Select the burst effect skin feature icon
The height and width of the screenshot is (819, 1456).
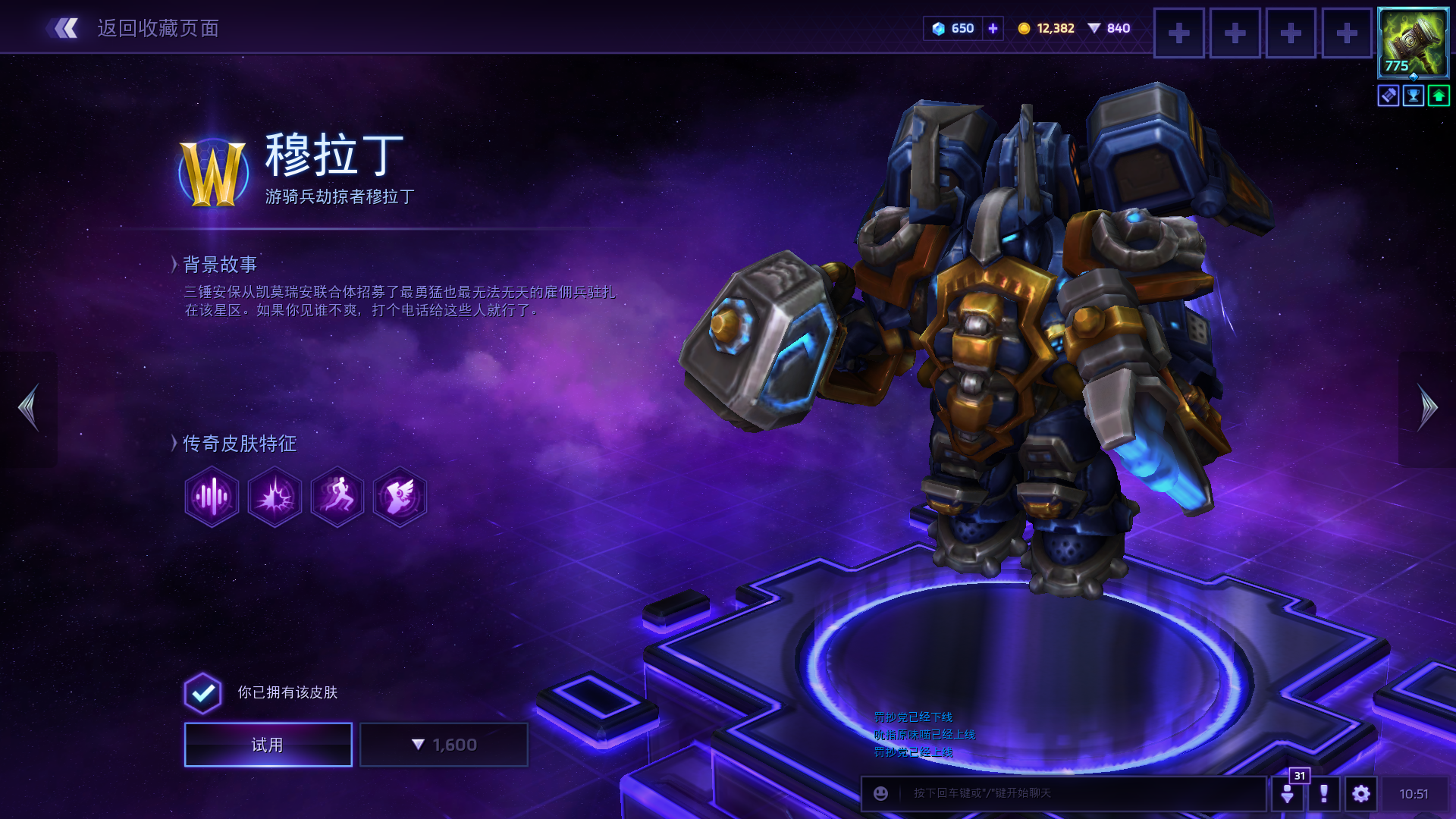coord(275,497)
